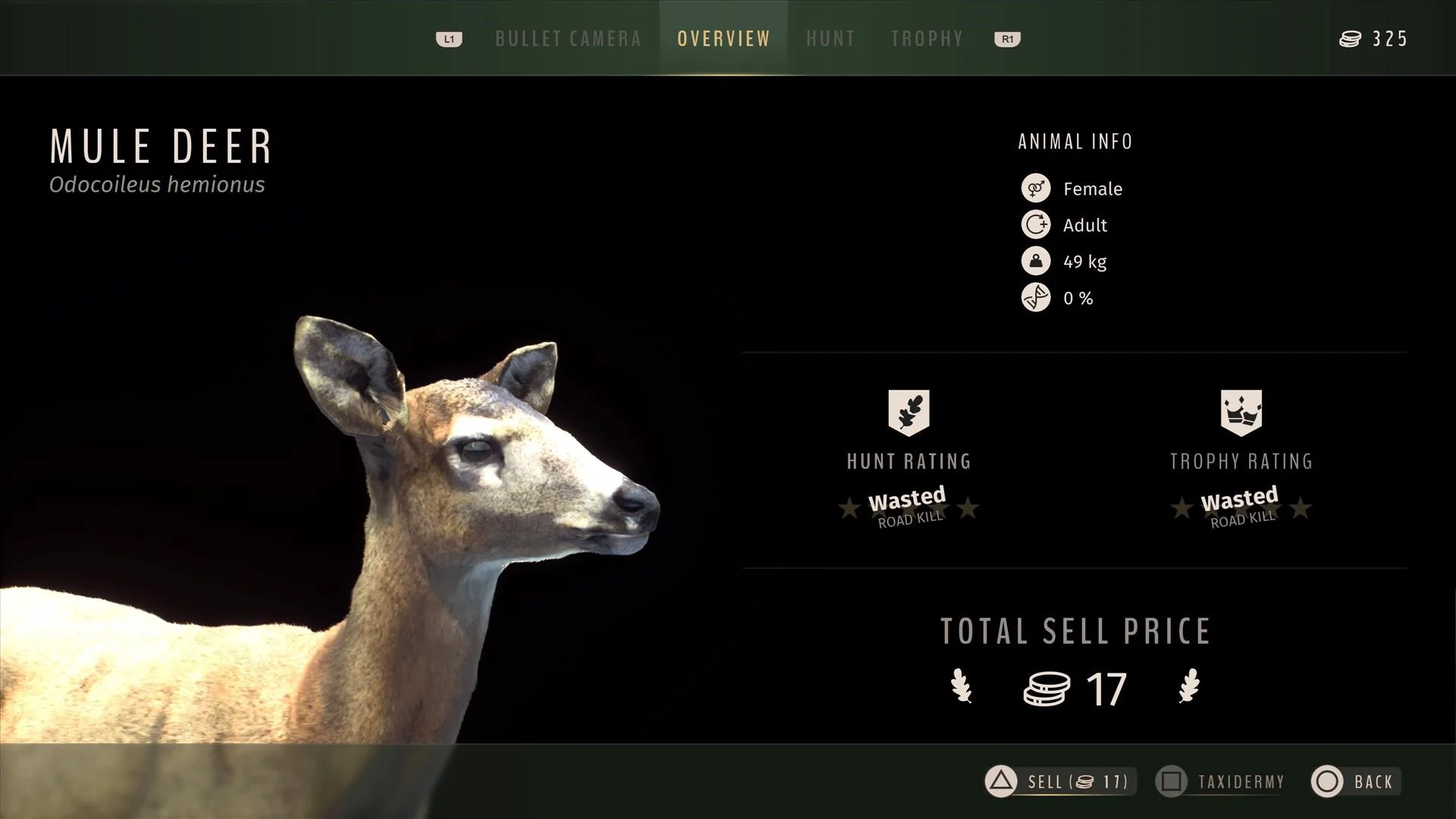
Task: Switch to the BULLET CAMERA tab
Action: [567, 39]
